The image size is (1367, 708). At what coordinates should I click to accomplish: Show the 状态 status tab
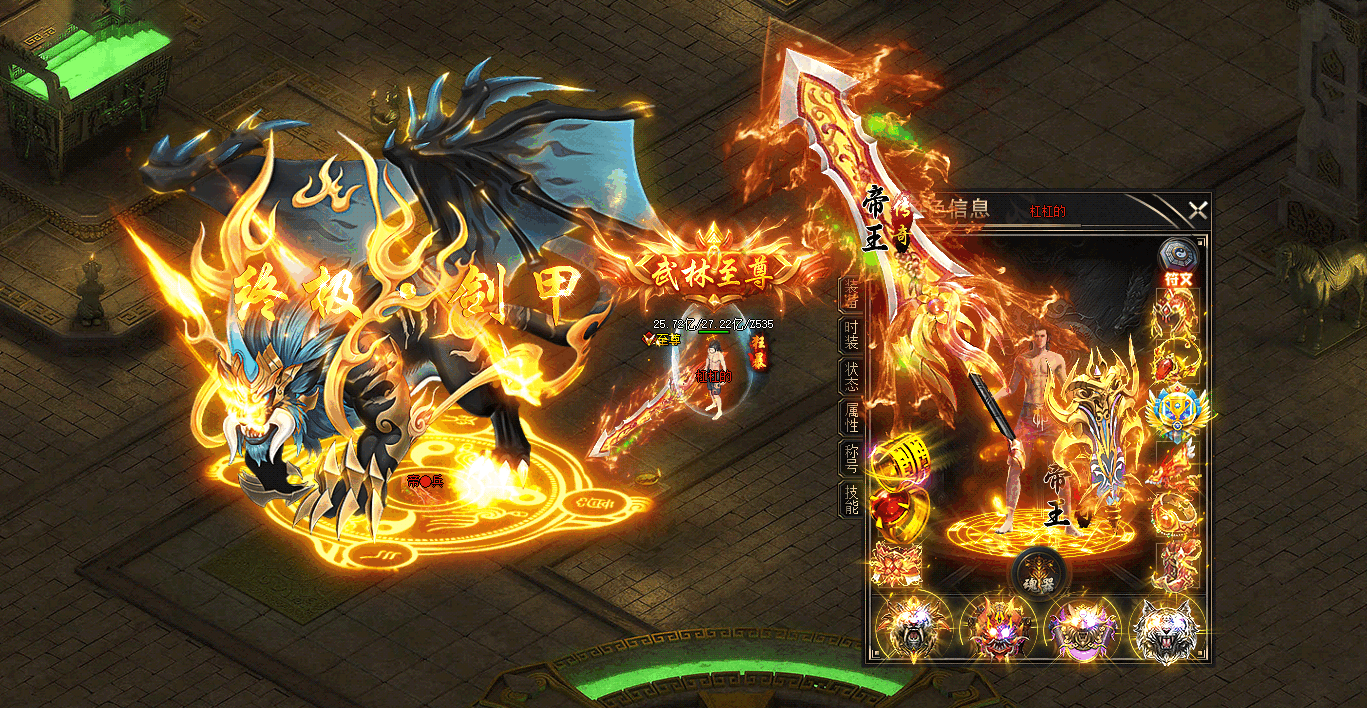(x=850, y=376)
